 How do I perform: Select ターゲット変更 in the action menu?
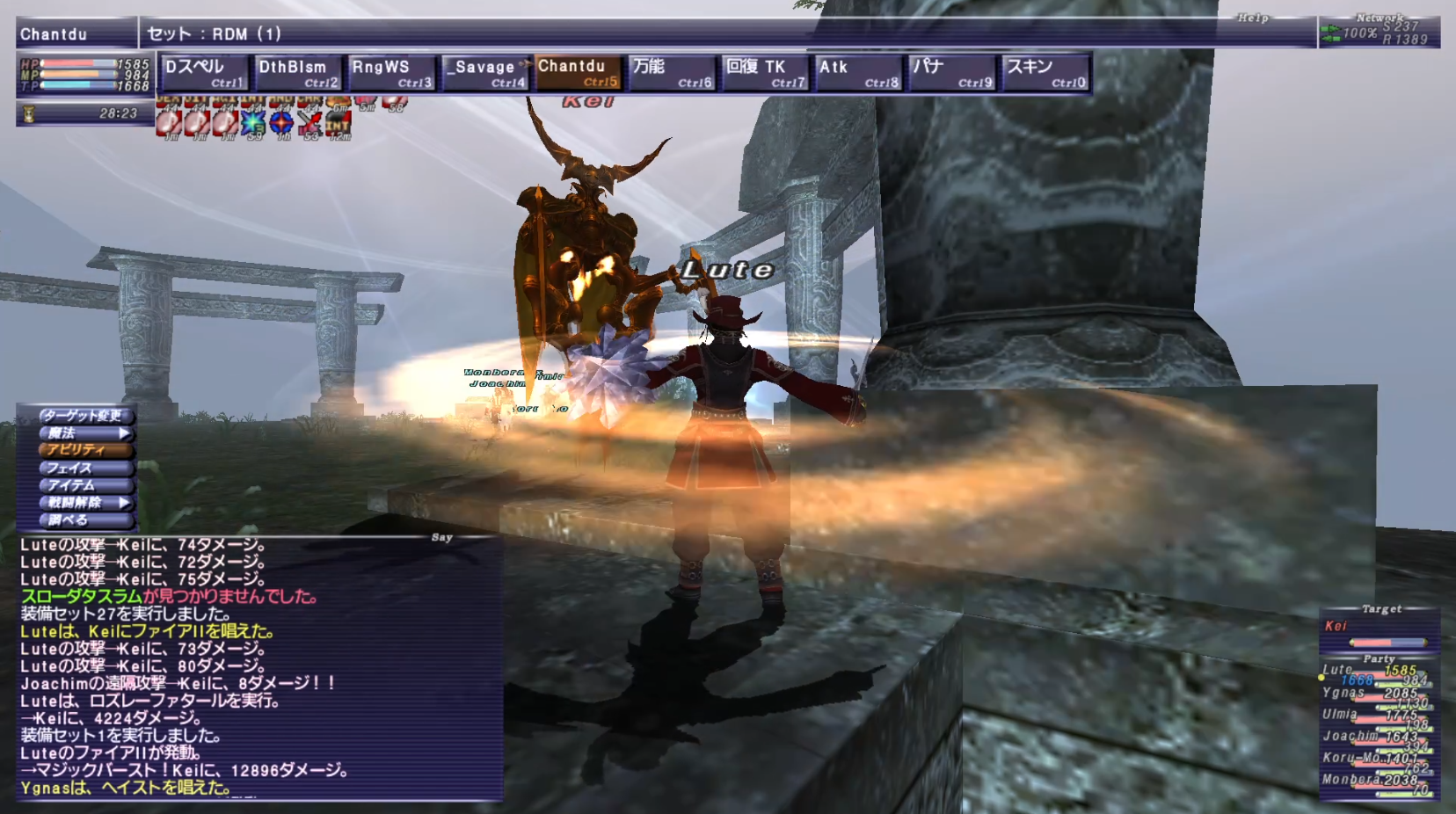84,415
